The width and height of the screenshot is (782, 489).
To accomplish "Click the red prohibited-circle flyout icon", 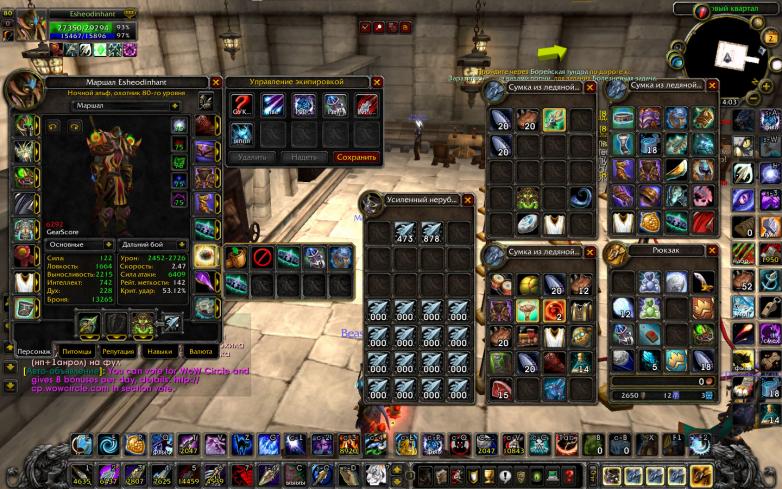I will [263, 258].
